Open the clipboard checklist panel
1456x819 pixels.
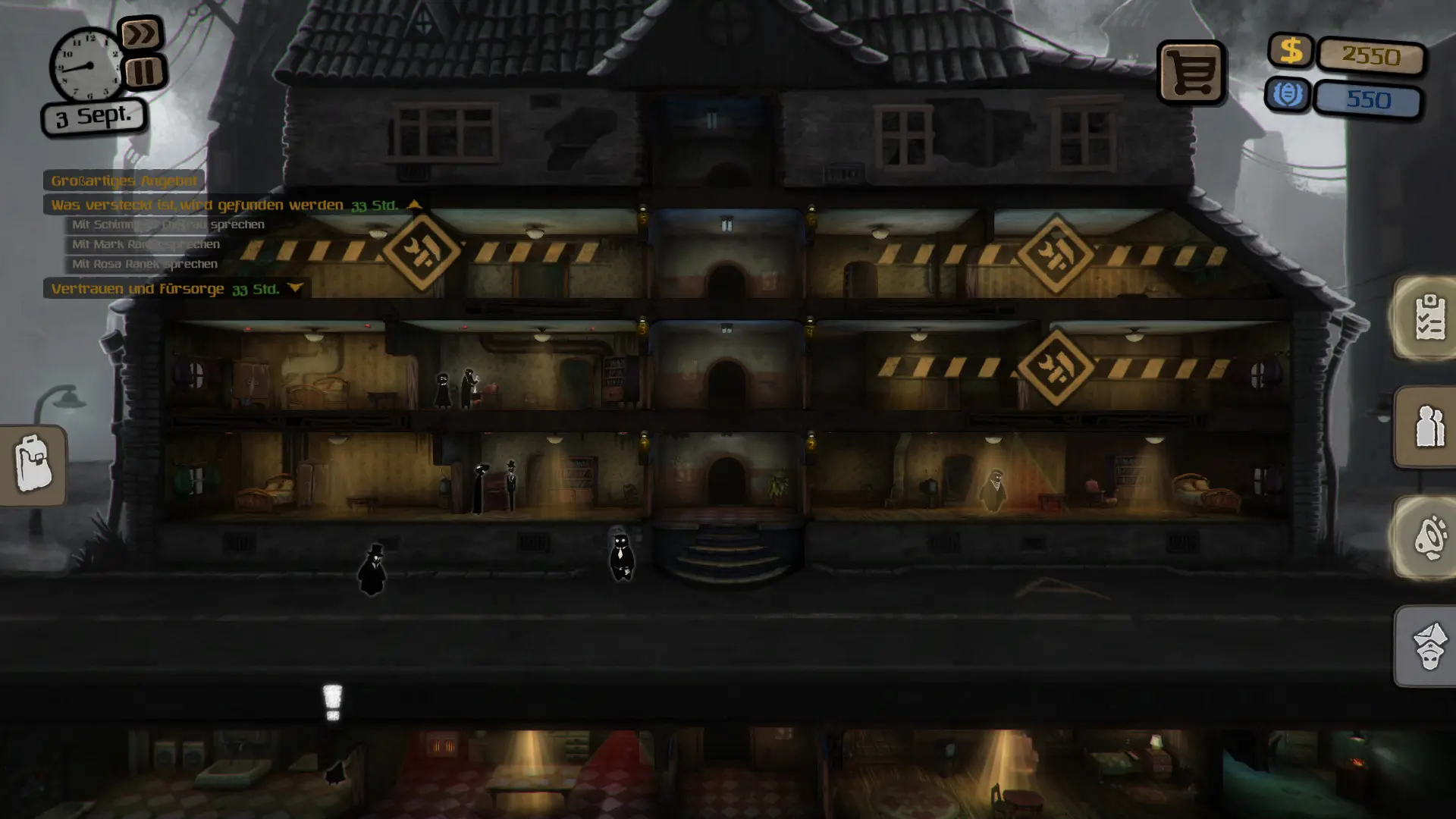(x=1429, y=317)
